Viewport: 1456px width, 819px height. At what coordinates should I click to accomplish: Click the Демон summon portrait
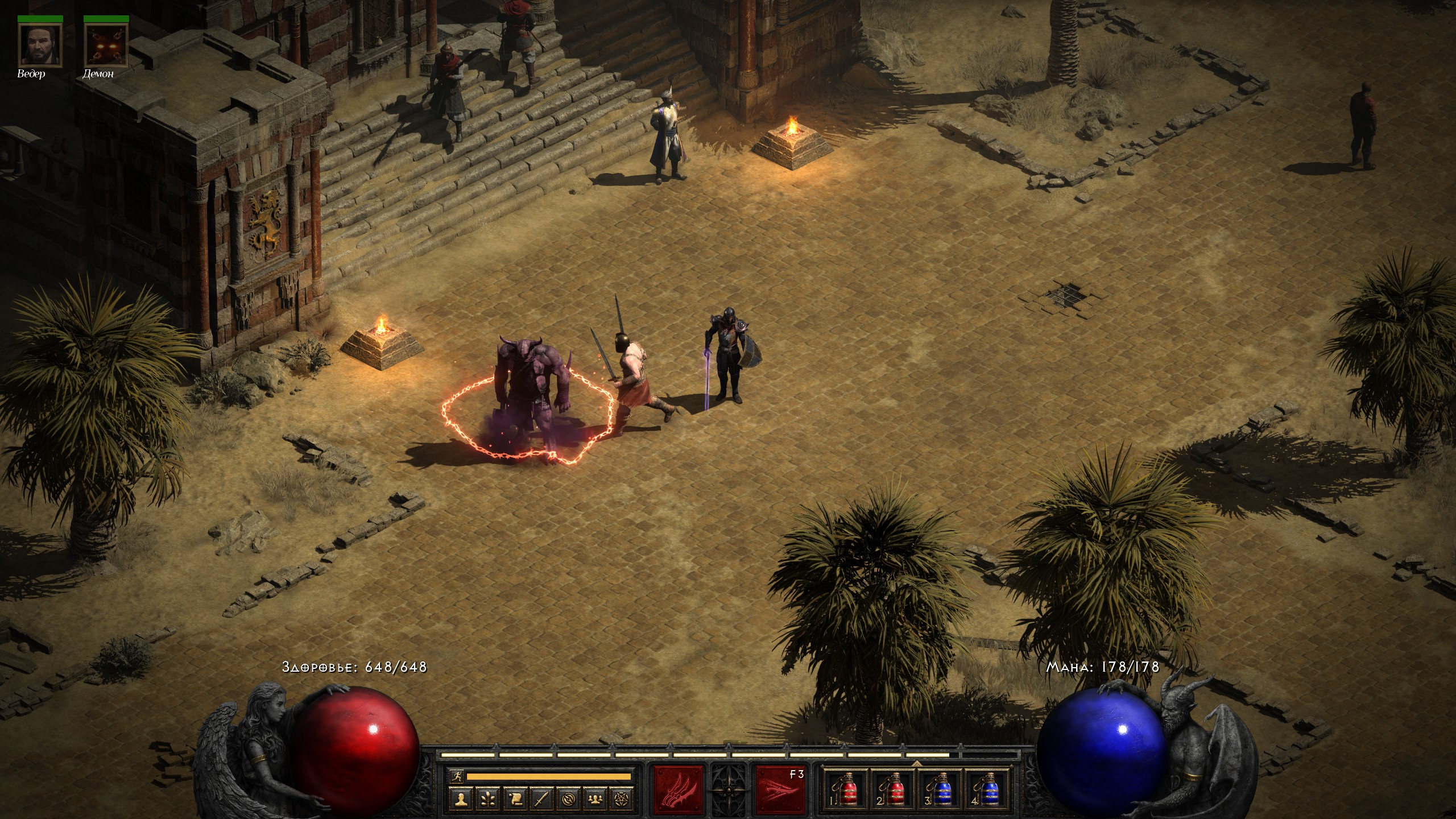pyautogui.click(x=106, y=45)
